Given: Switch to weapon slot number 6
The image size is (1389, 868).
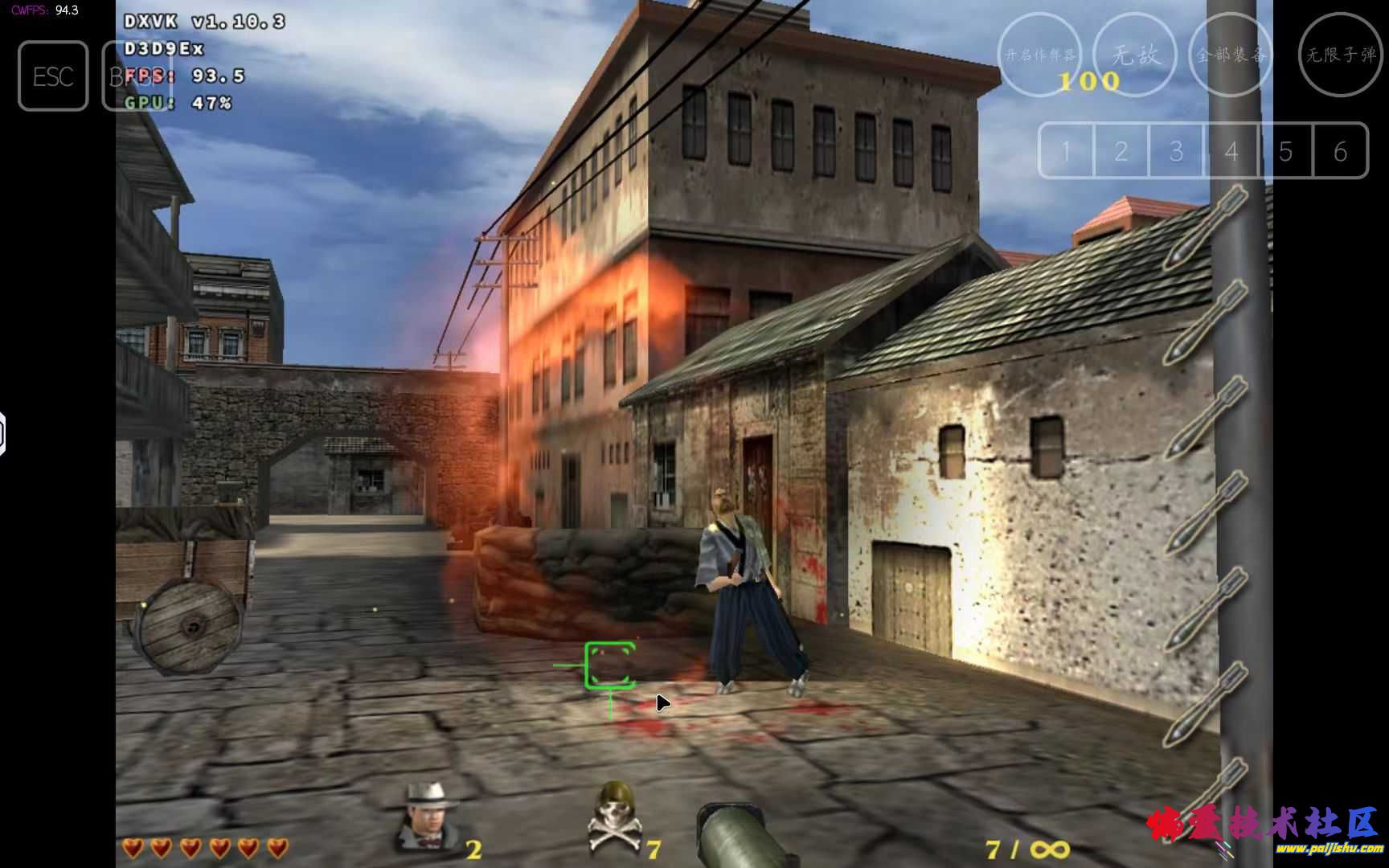Looking at the screenshot, I should [x=1340, y=151].
